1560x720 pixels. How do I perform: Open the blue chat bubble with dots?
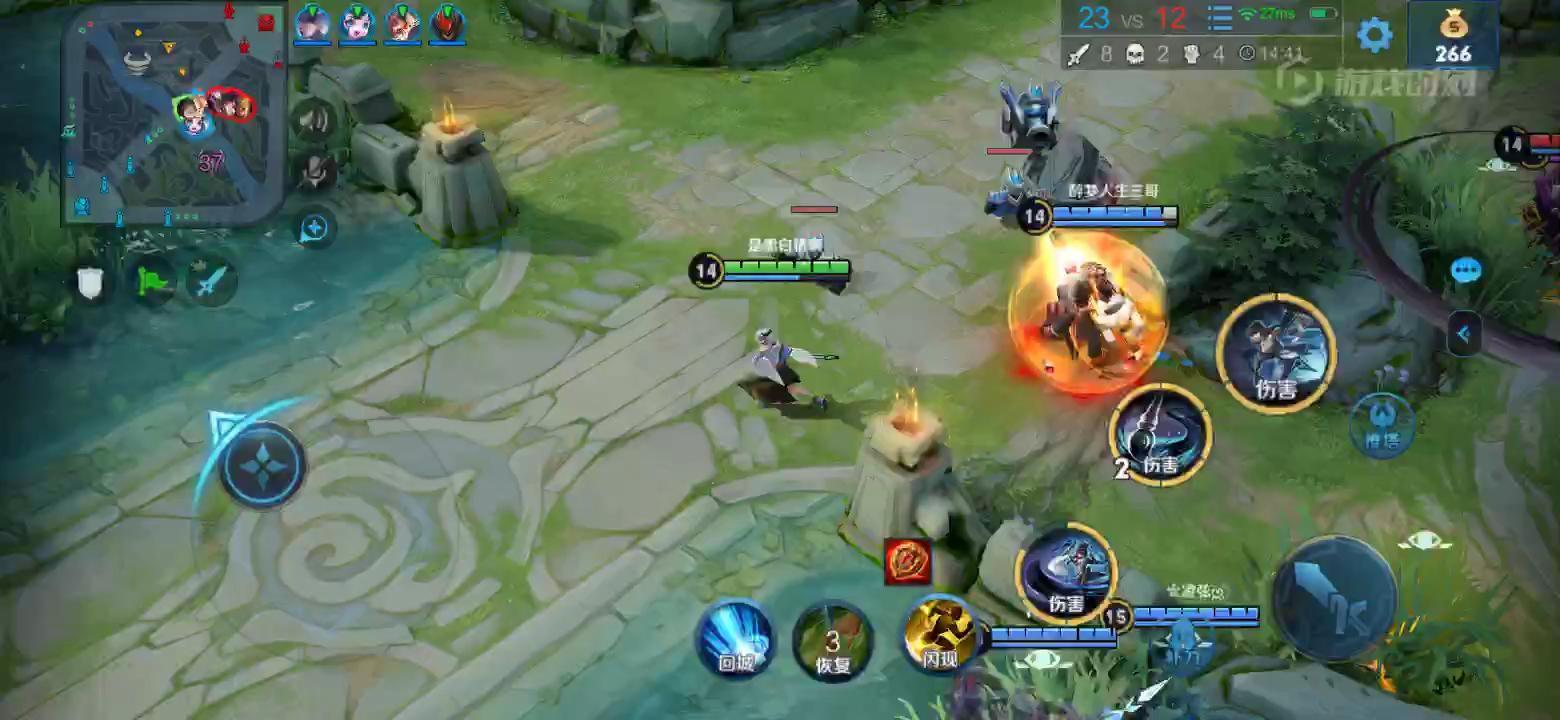point(1466,270)
